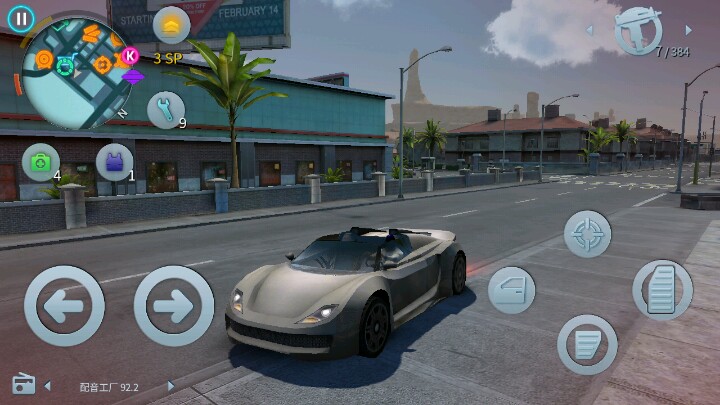
Task: Pause the game with the pause button
Action: (x=20, y=18)
